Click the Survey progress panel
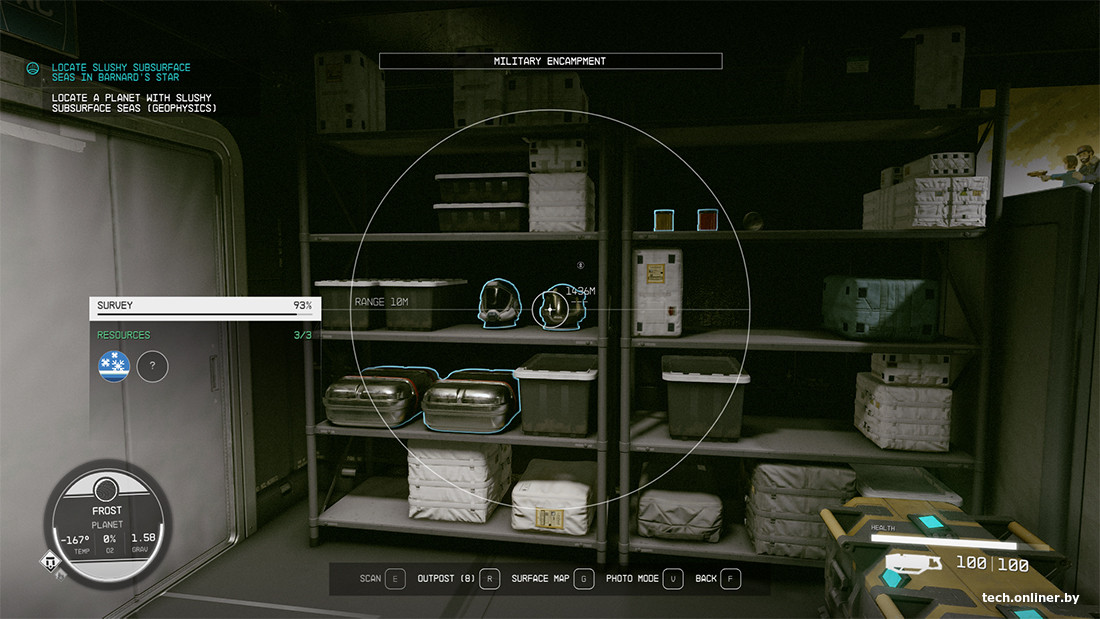This screenshot has height=619, width=1100. pyautogui.click(x=205, y=306)
